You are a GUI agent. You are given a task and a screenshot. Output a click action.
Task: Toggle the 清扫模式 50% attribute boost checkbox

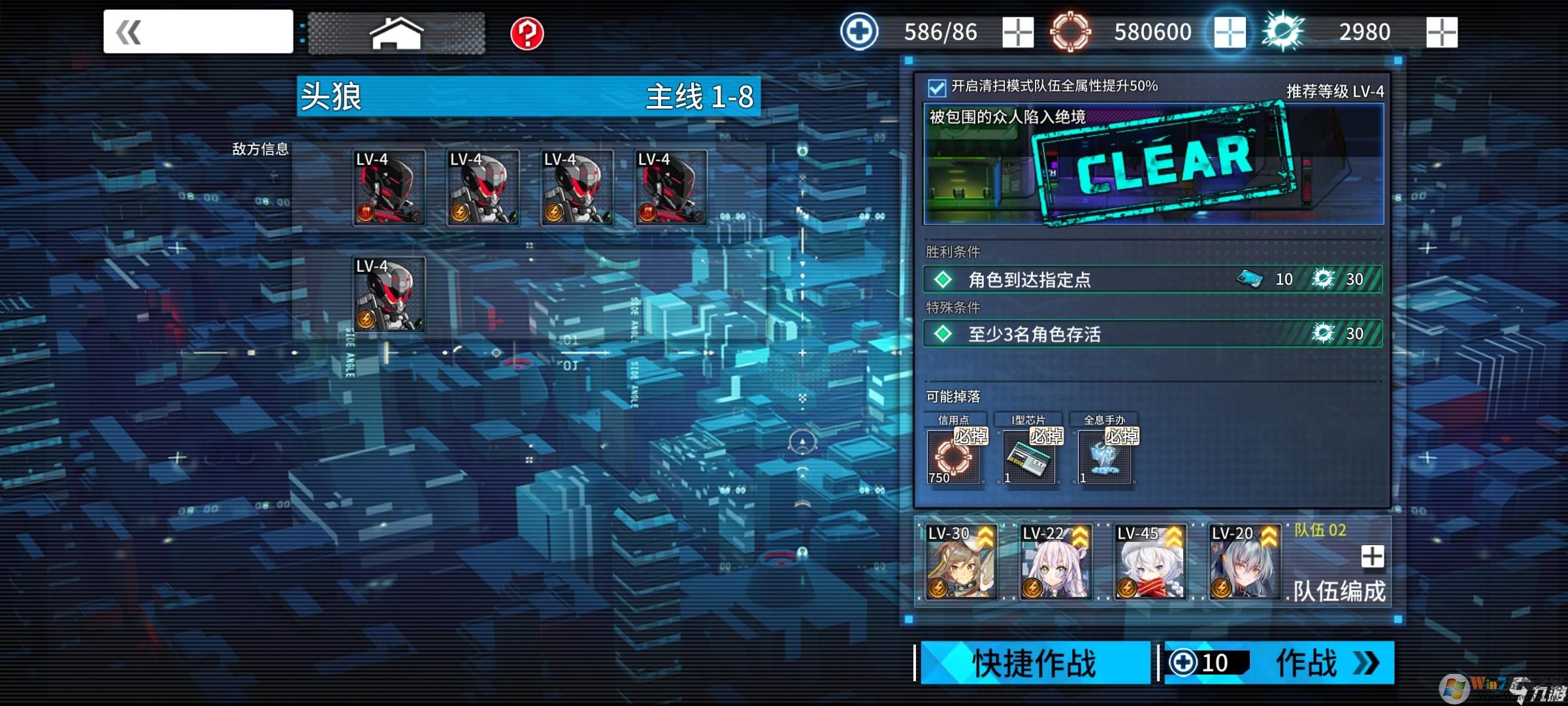tap(937, 86)
